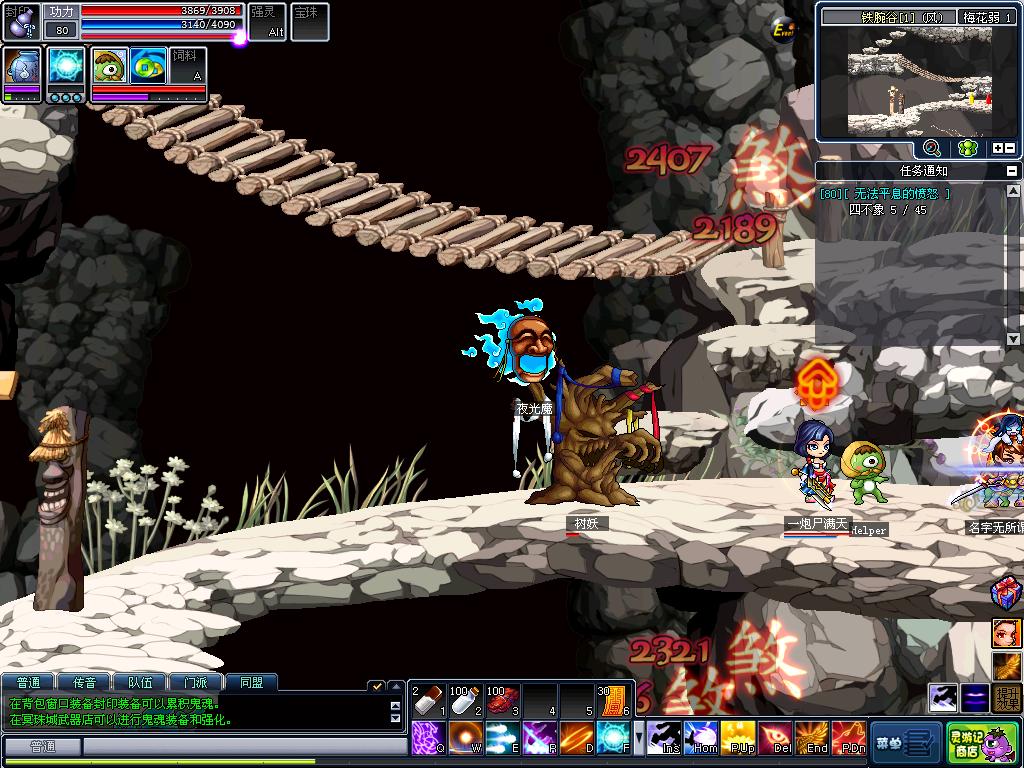Click the minimap magnifier search icon
The image size is (1024, 768).
coord(932,148)
